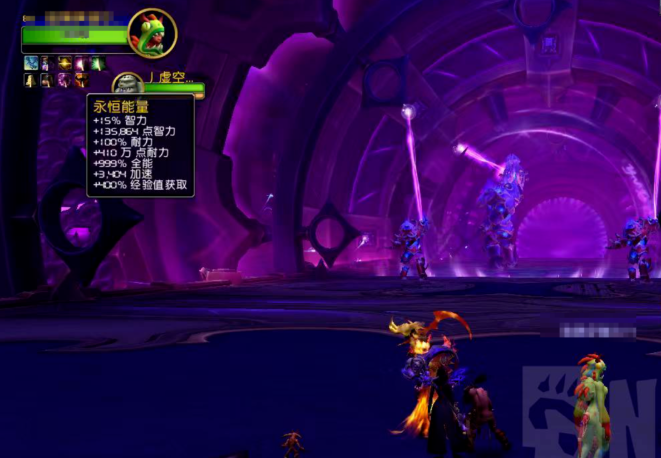Screen dimensions: 661x458
Task: Select the green streak buff icon
Action: click(98, 63)
